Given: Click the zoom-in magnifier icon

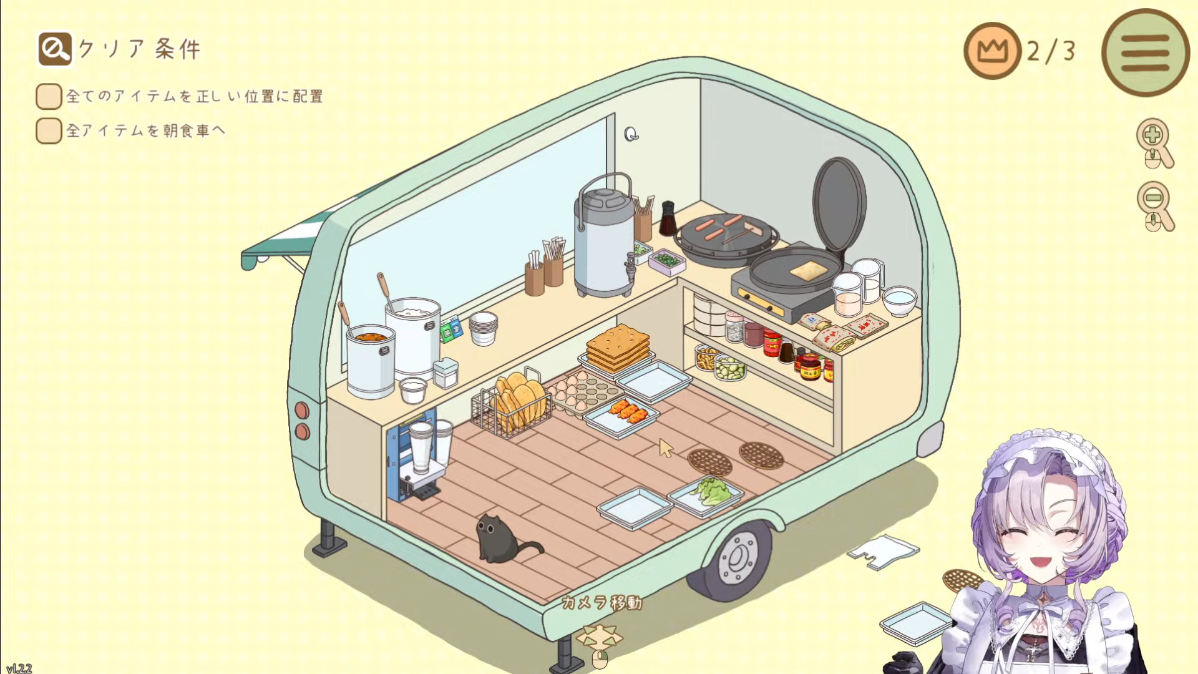Looking at the screenshot, I should pyautogui.click(x=1154, y=139).
